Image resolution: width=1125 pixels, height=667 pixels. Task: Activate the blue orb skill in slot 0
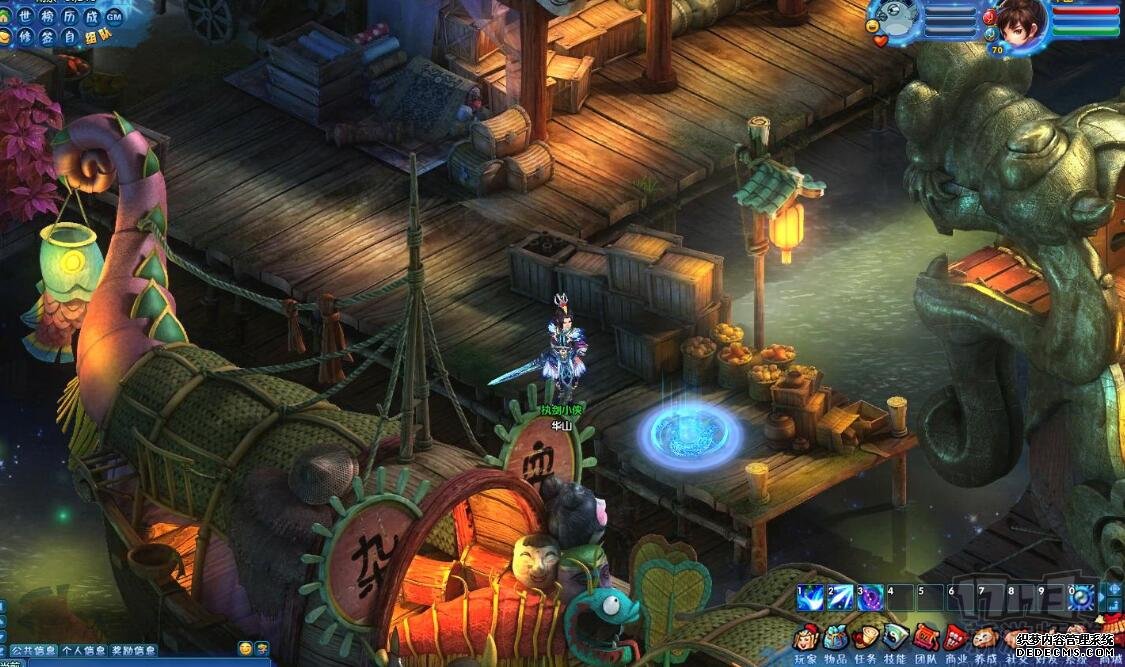coord(1081,597)
